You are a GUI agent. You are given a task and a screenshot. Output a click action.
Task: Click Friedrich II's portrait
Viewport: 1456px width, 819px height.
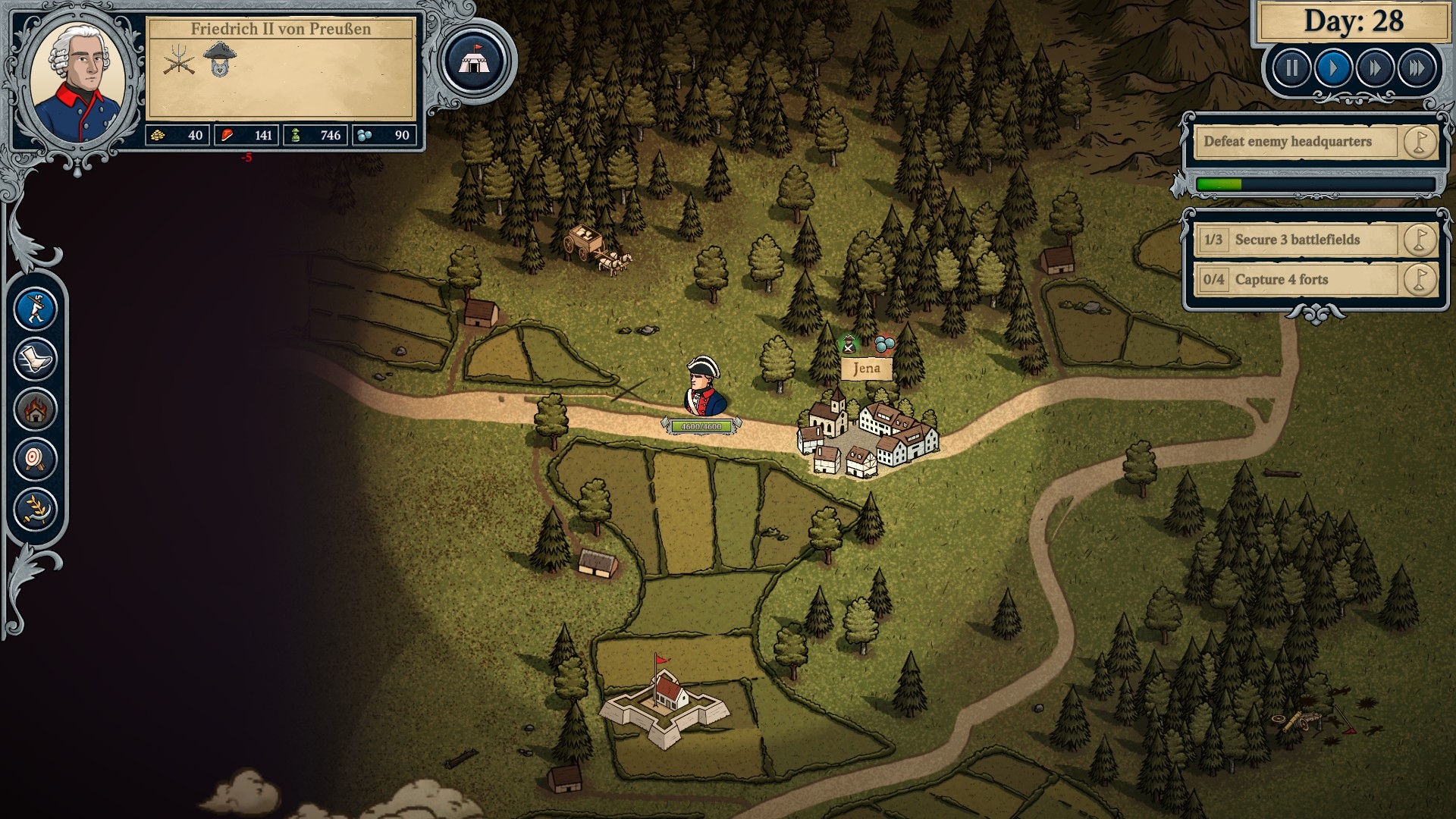coord(78,82)
